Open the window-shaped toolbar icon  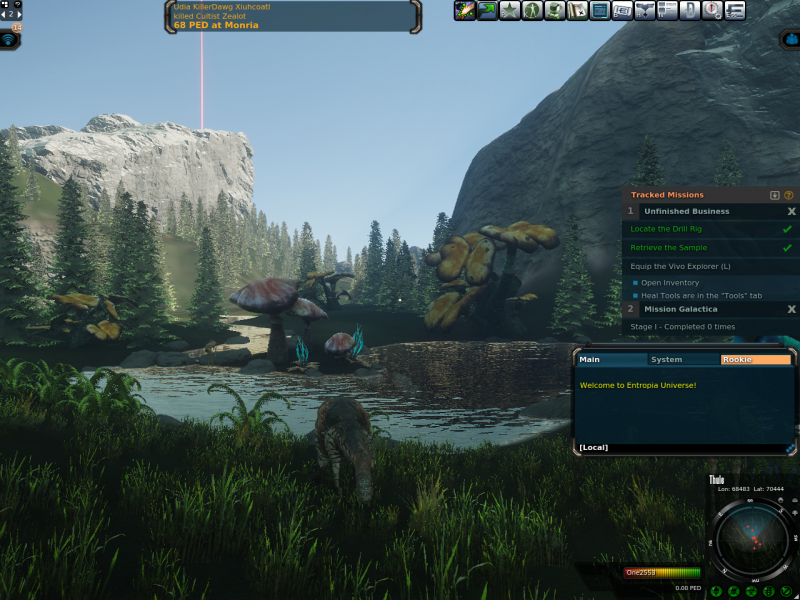point(600,11)
